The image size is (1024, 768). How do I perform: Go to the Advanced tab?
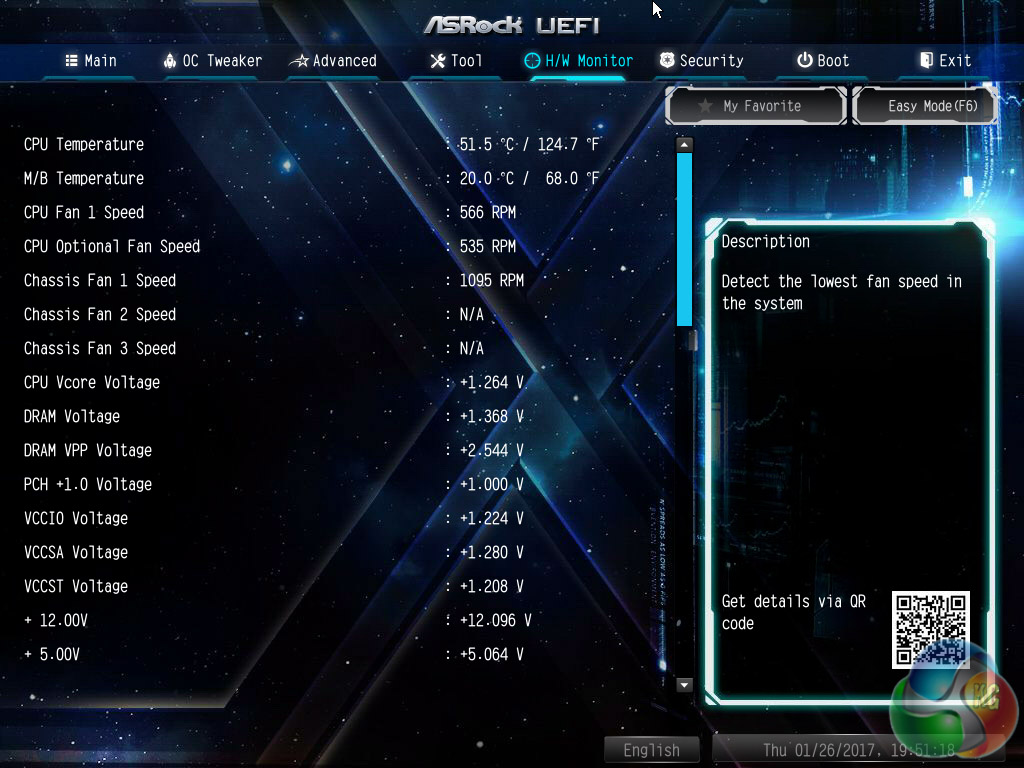point(333,61)
